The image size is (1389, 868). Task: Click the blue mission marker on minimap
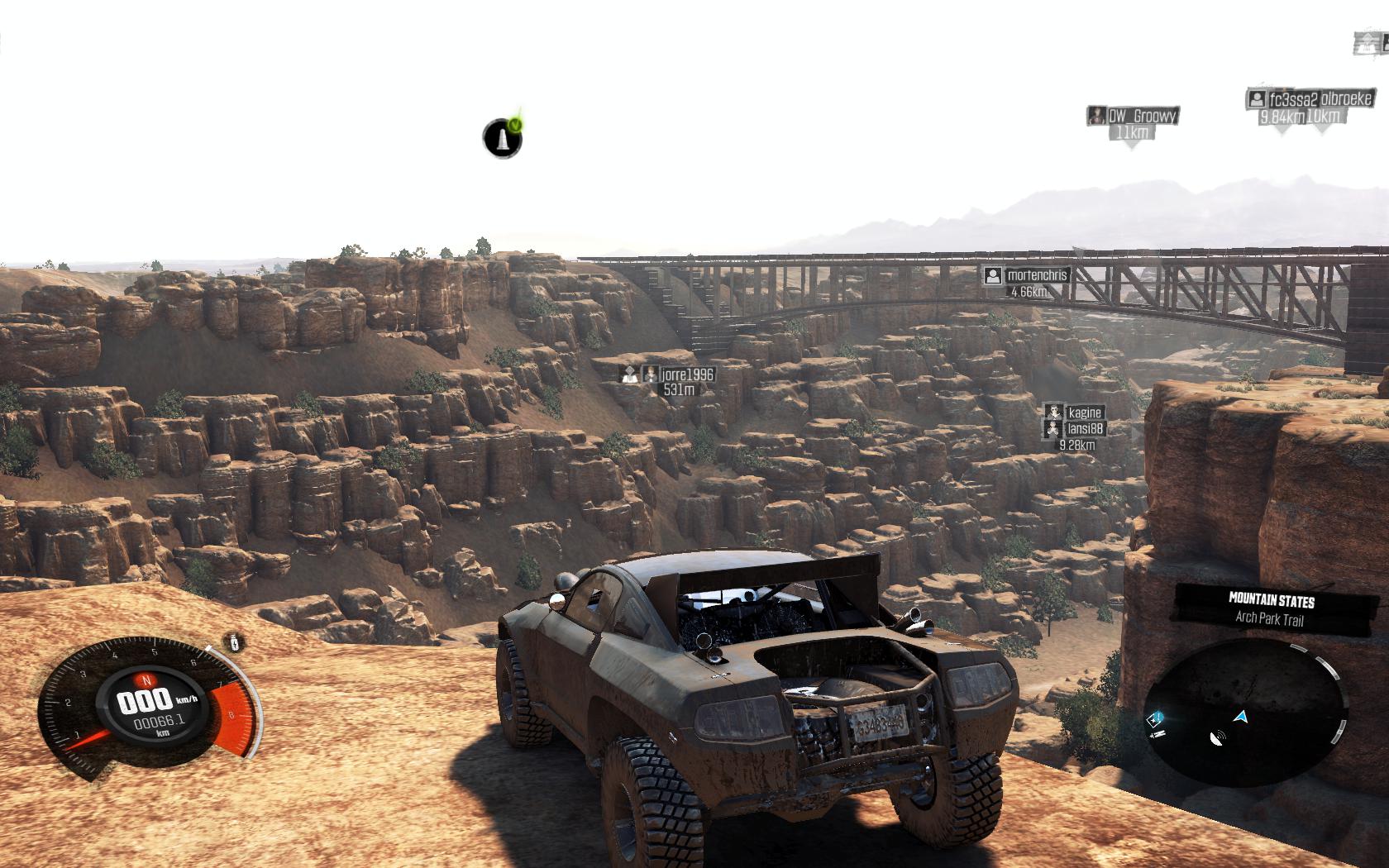pyautogui.click(x=1157, y=719)
